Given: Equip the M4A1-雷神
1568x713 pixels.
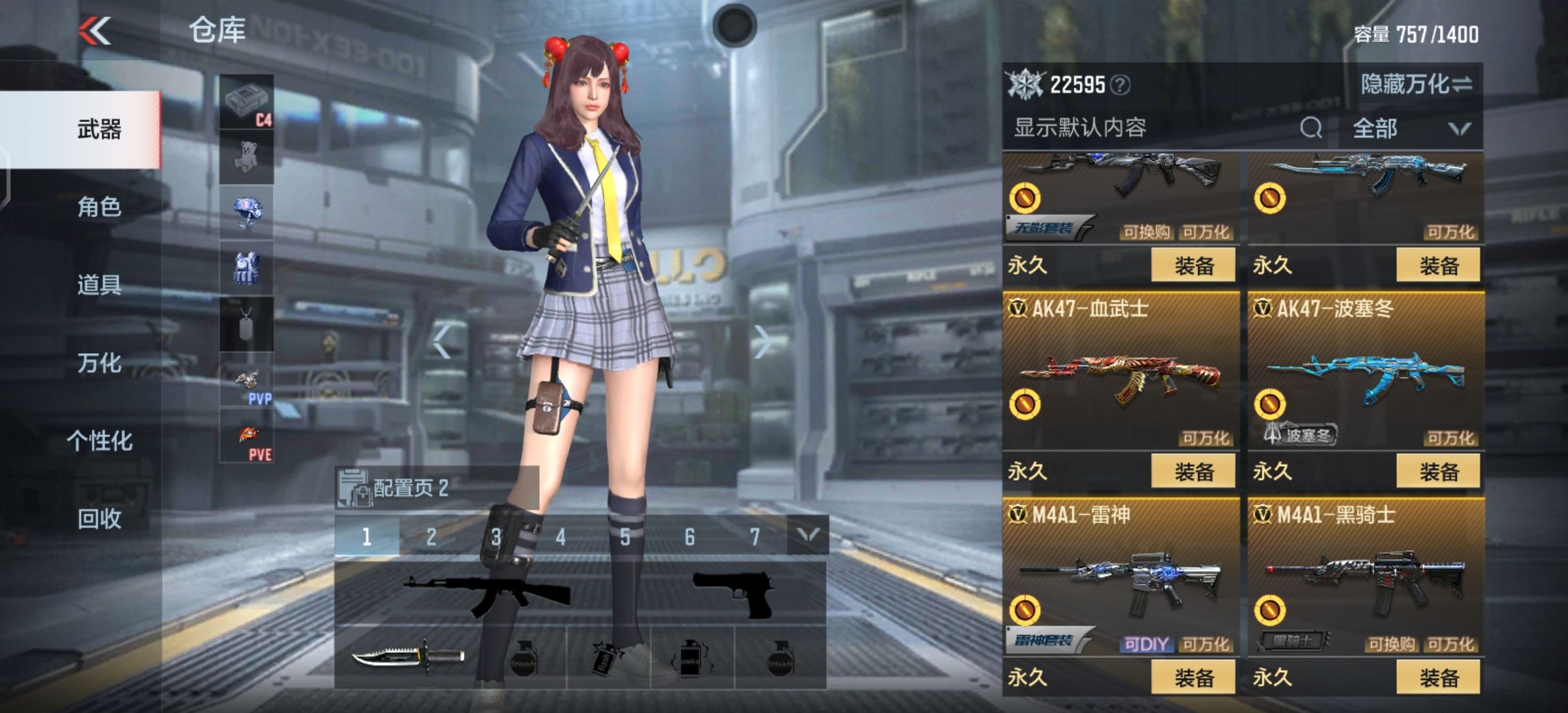Looking at the screenshot, I should point(1193,677).
